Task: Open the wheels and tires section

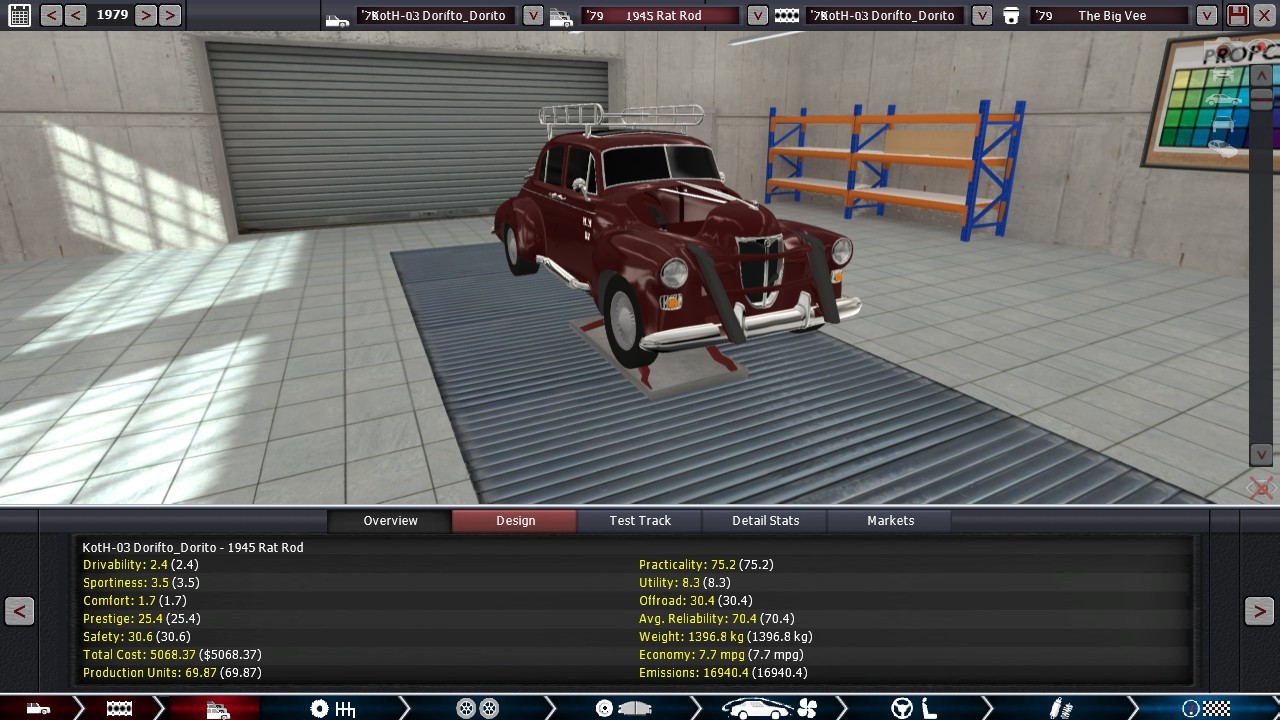Action: [x=477, y=709]
